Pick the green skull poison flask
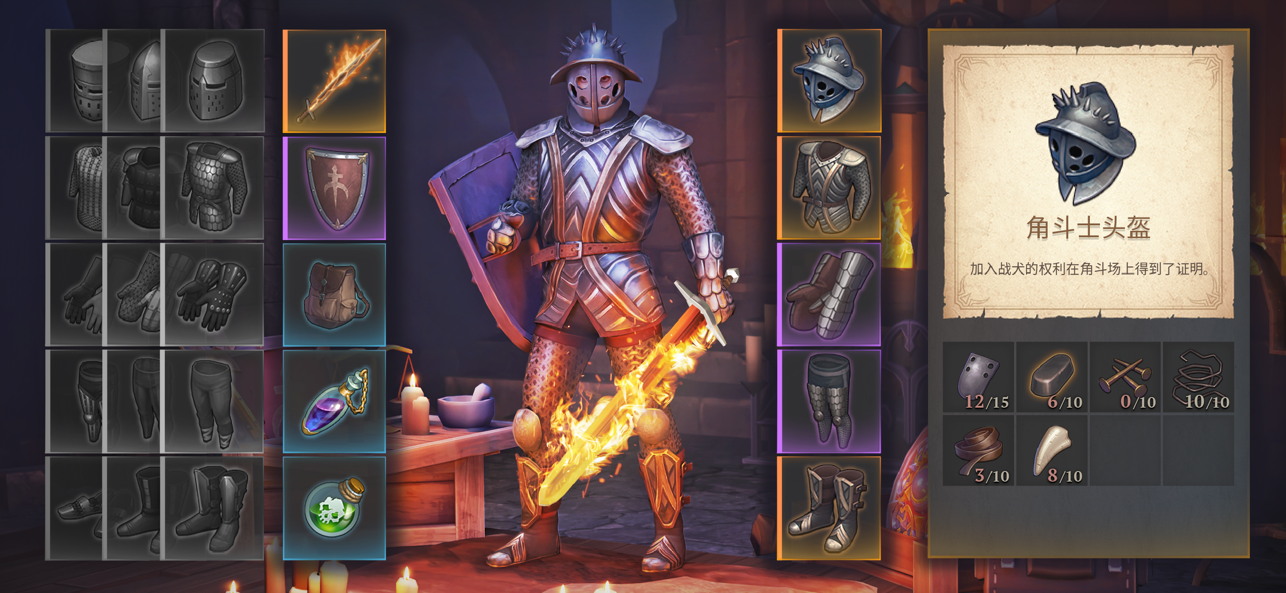 coord(334,508)
